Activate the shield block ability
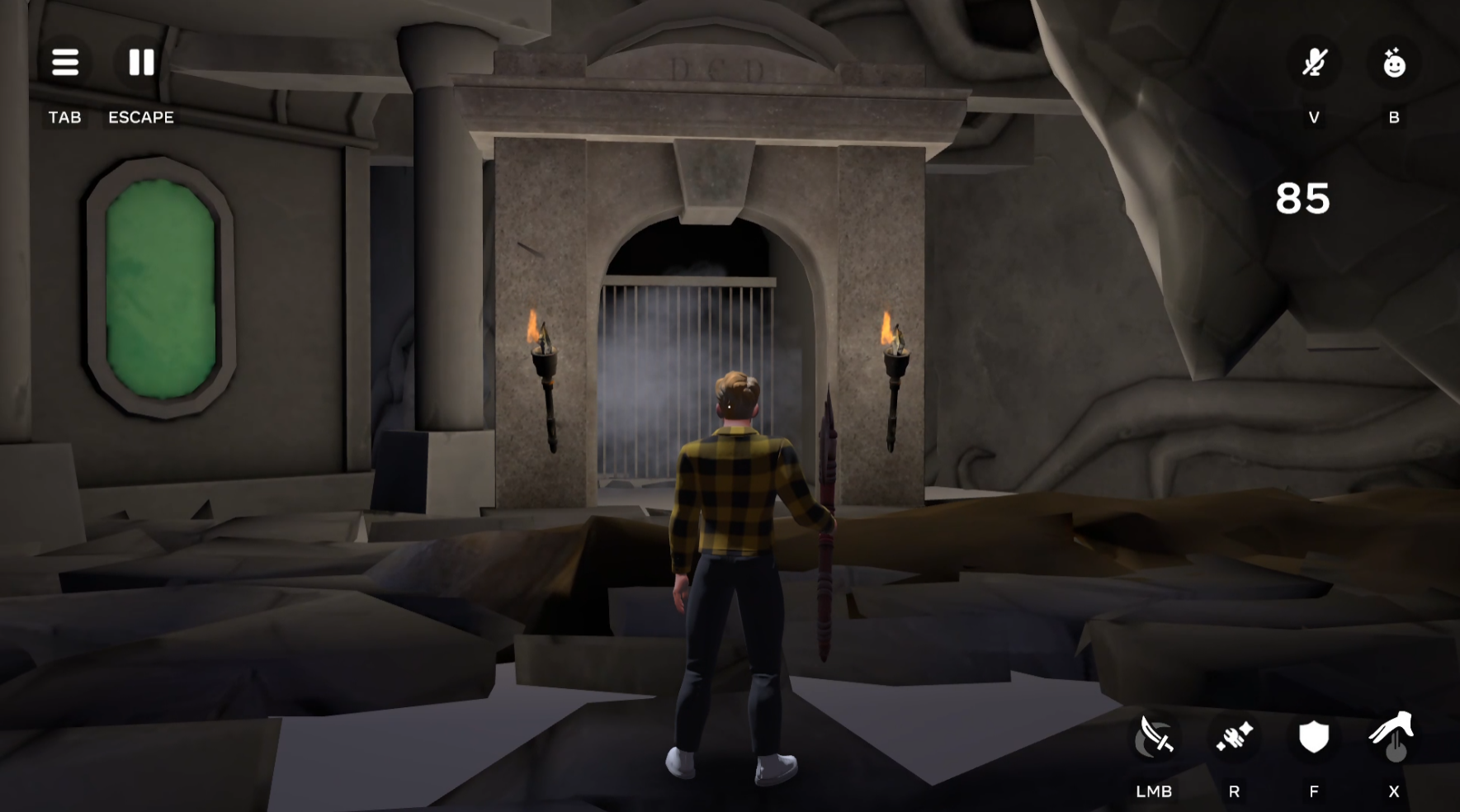Screen dimensions: 1460x812 [x=1313, y=736]
